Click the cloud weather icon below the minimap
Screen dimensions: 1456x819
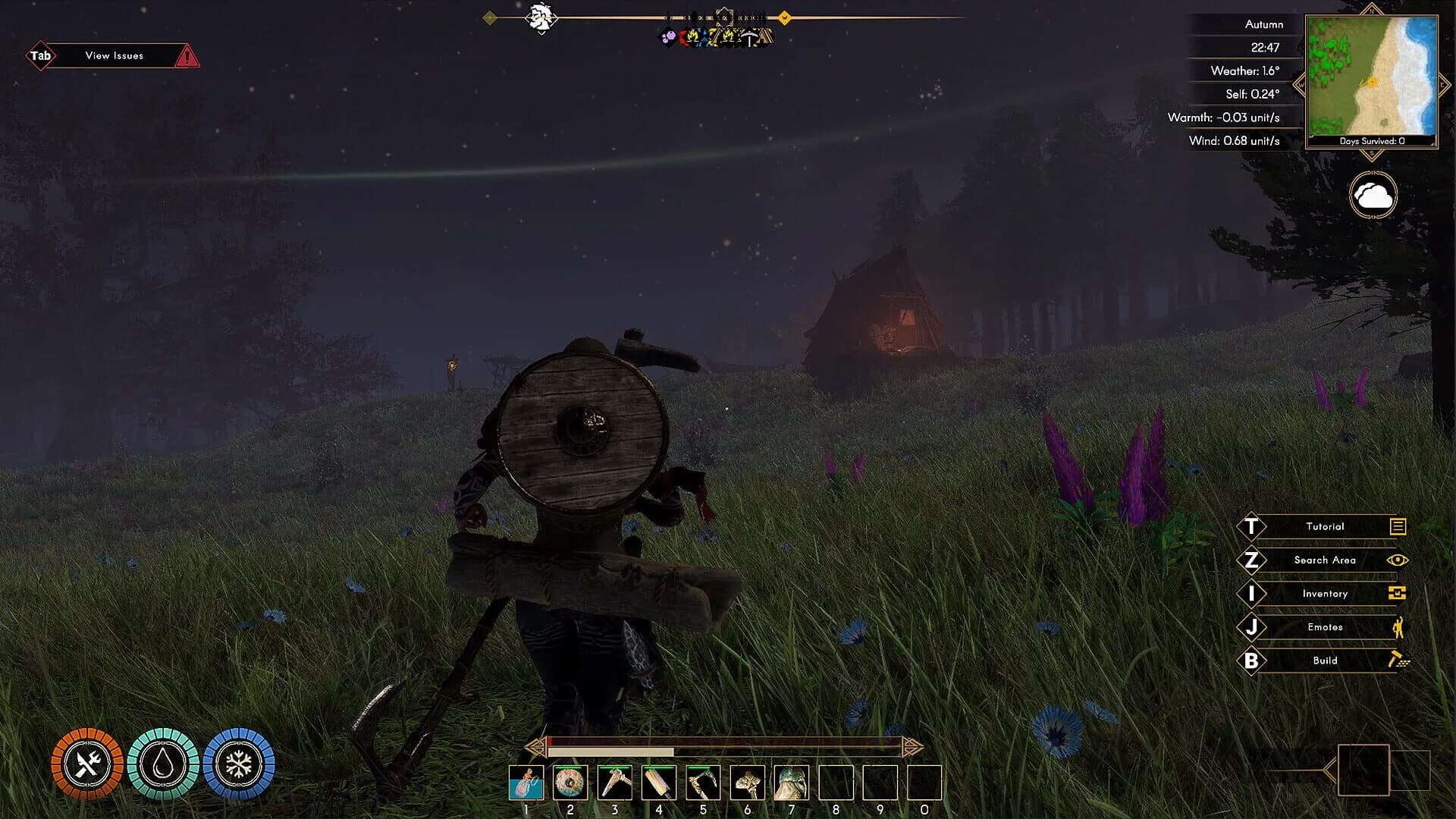pos(1374,194)
